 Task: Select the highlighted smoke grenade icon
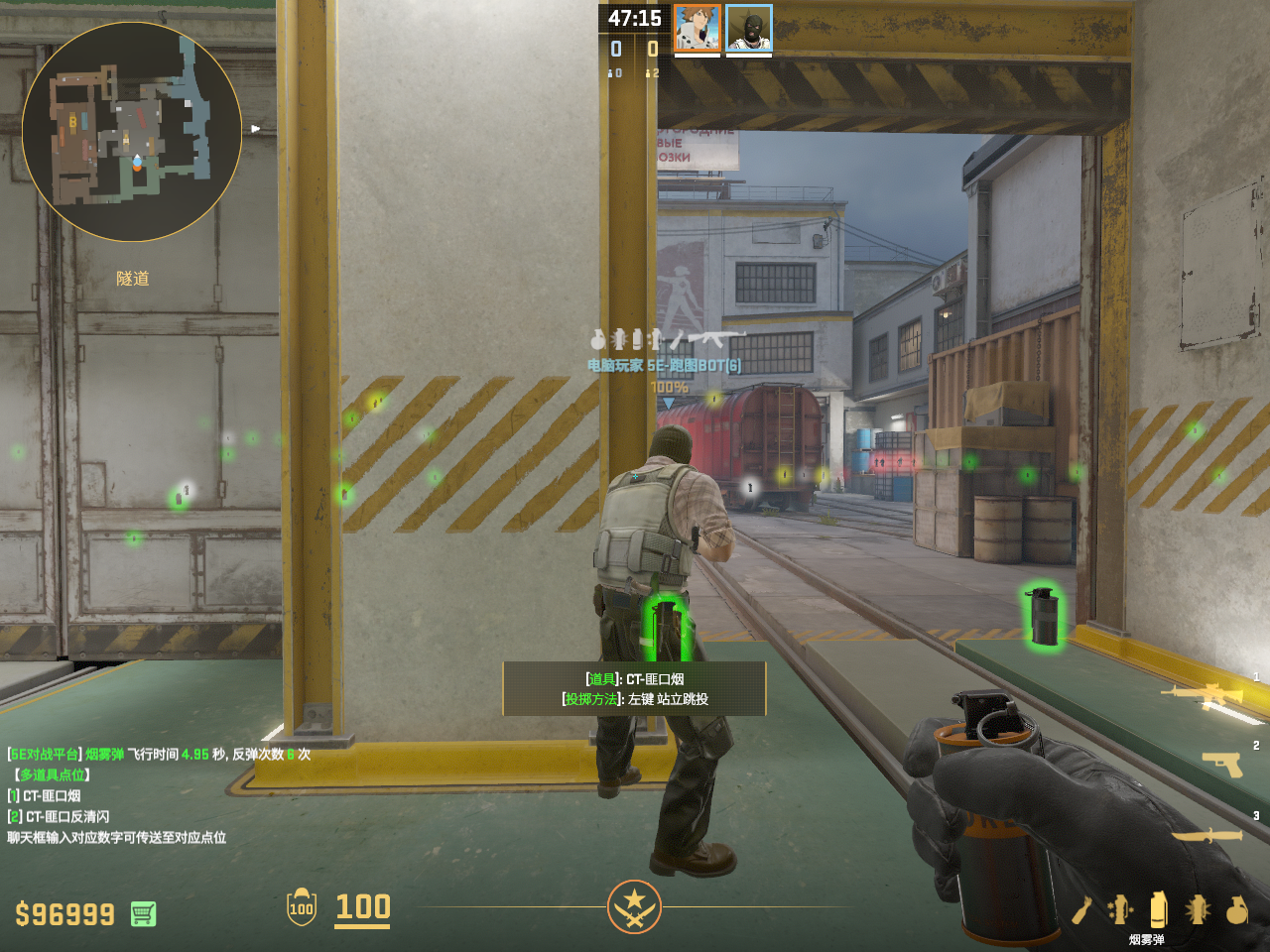pyautogui.click(x=1158, y=909)
